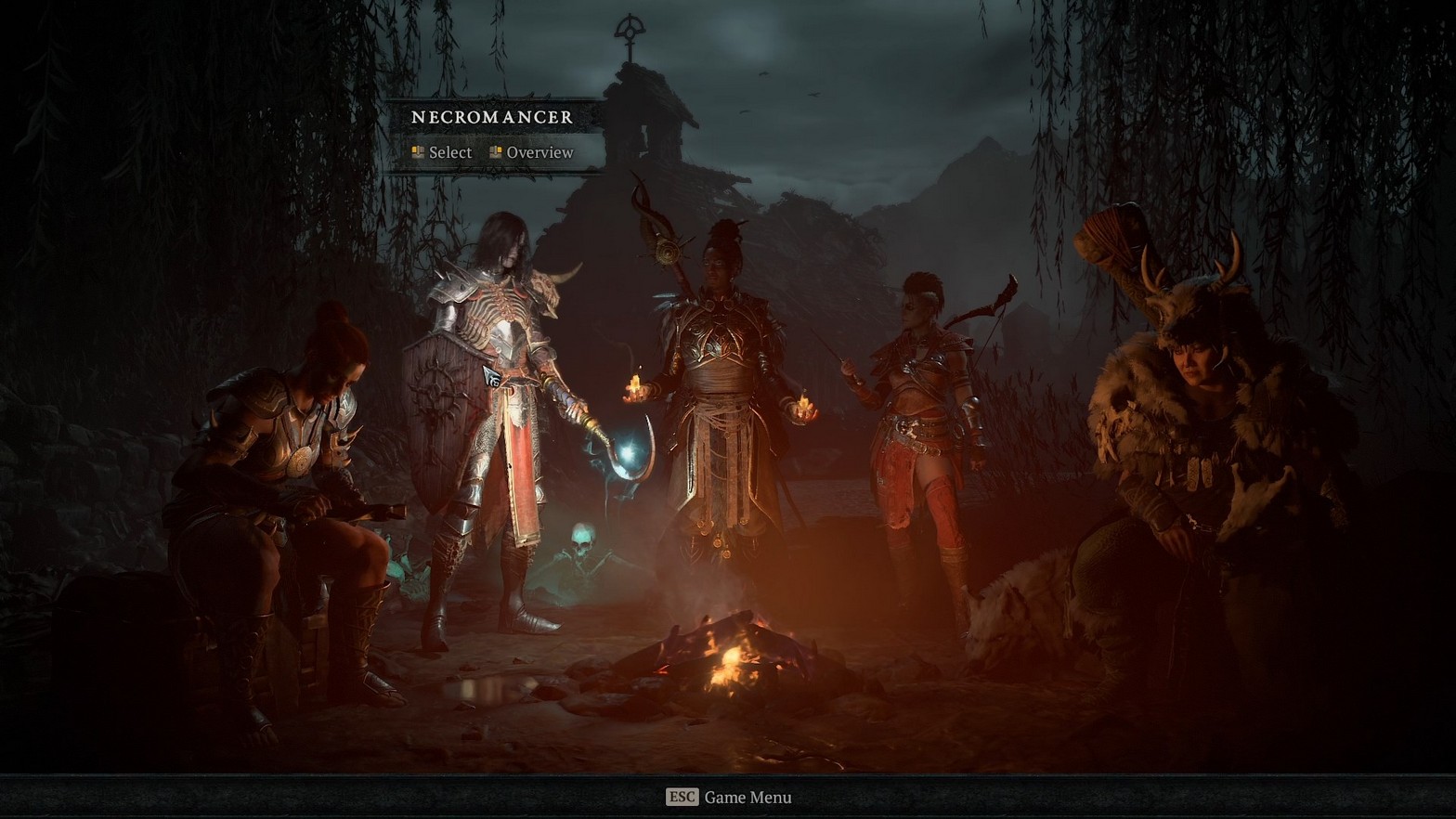
Task: Click the NECROMANCER class title banner
Action: click(491, 117)
